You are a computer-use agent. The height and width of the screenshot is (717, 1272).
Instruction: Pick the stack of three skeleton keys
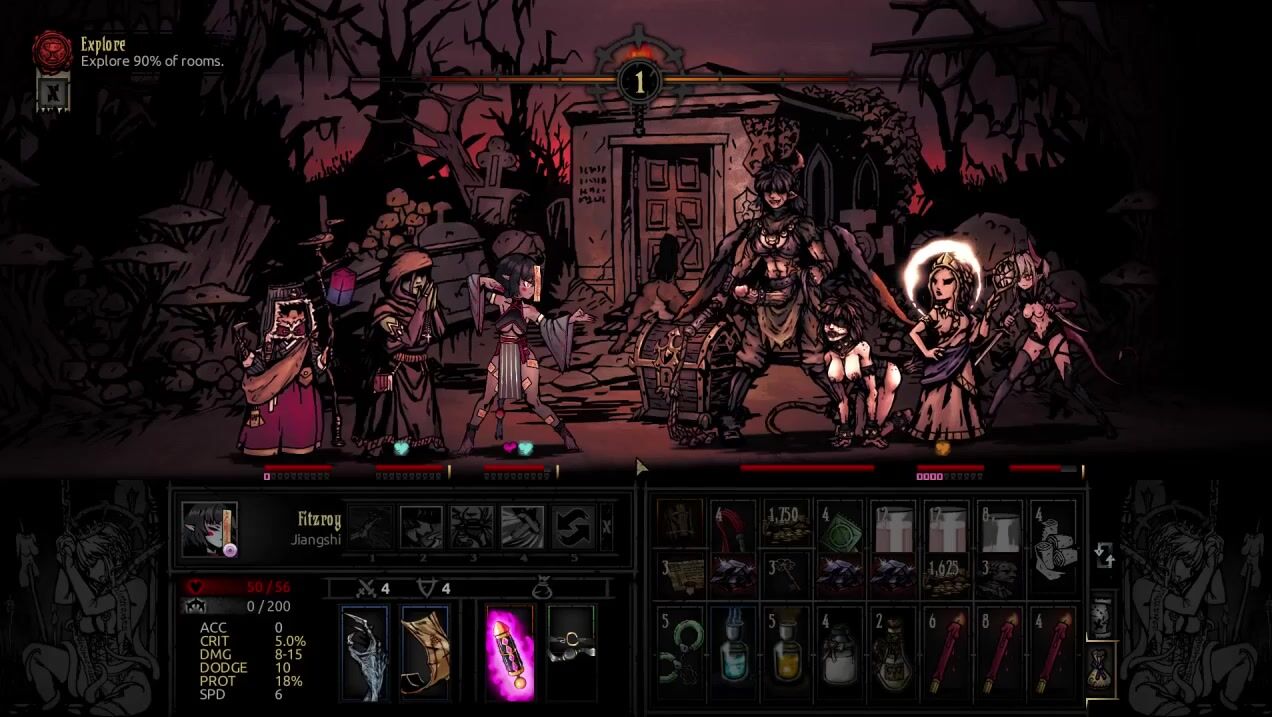(x=787, y=578)
